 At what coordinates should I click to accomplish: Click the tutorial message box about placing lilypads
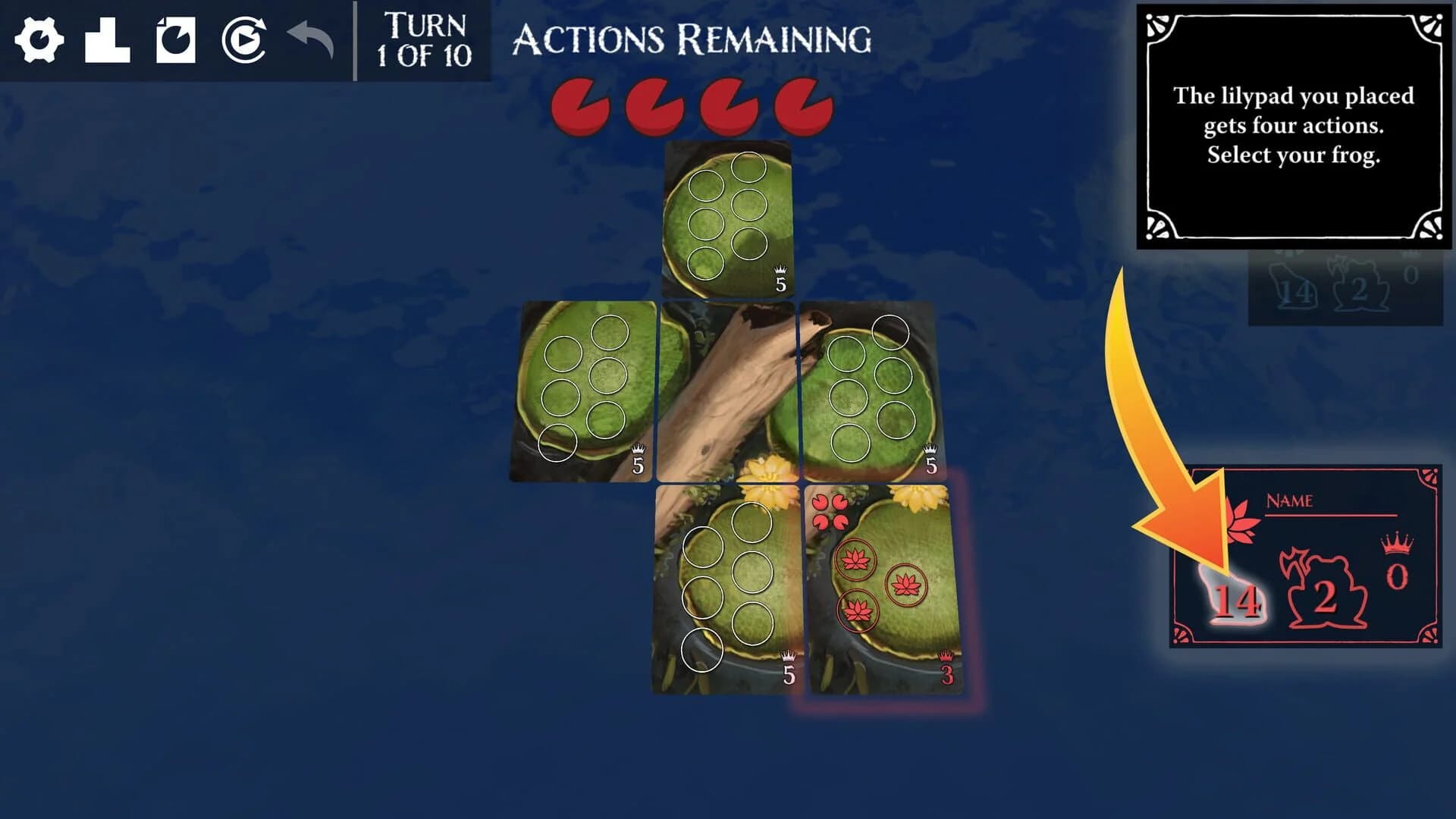click(x=1293, y=125)
